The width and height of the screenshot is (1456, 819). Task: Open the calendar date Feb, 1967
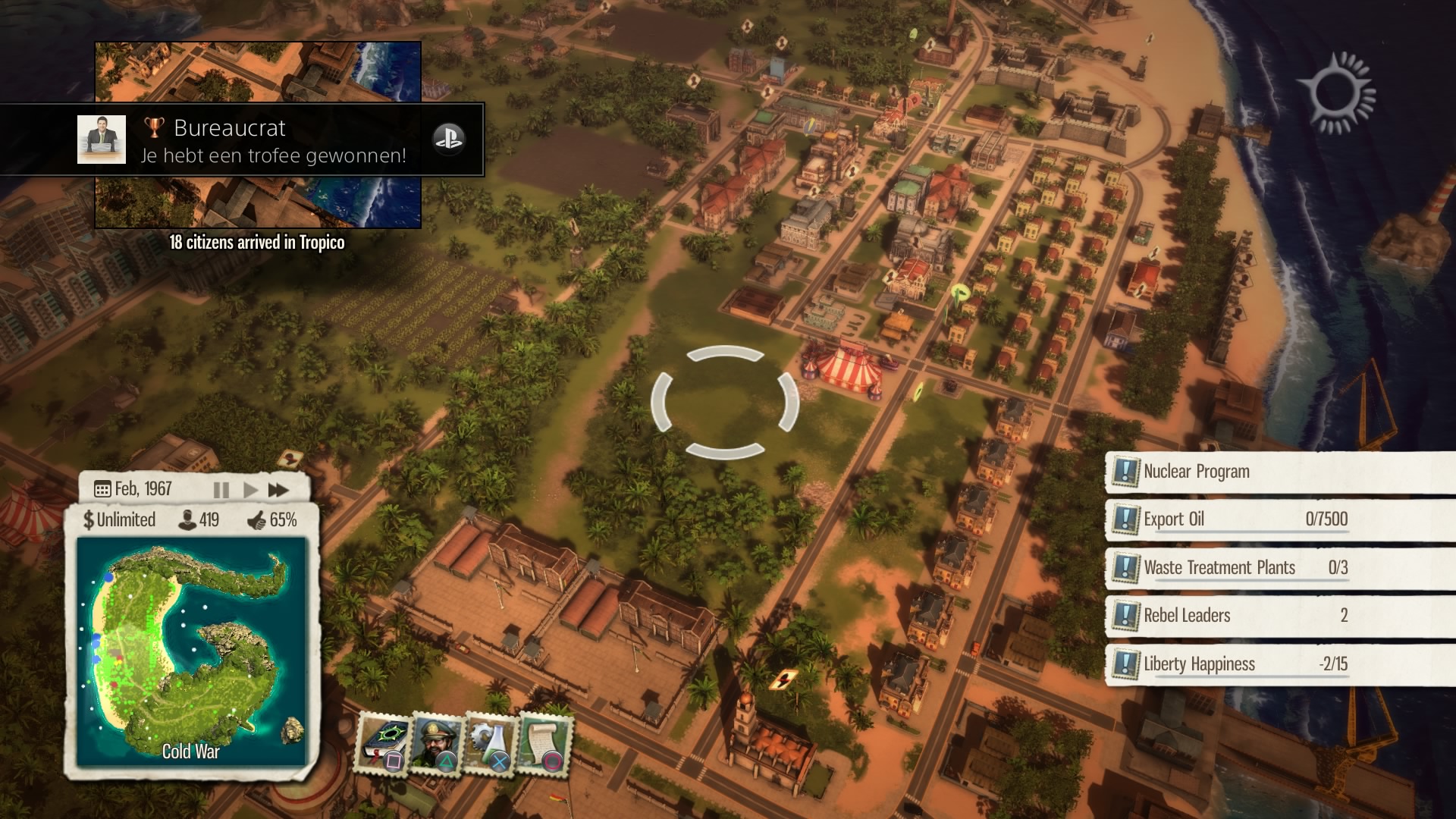pos(134,489)
